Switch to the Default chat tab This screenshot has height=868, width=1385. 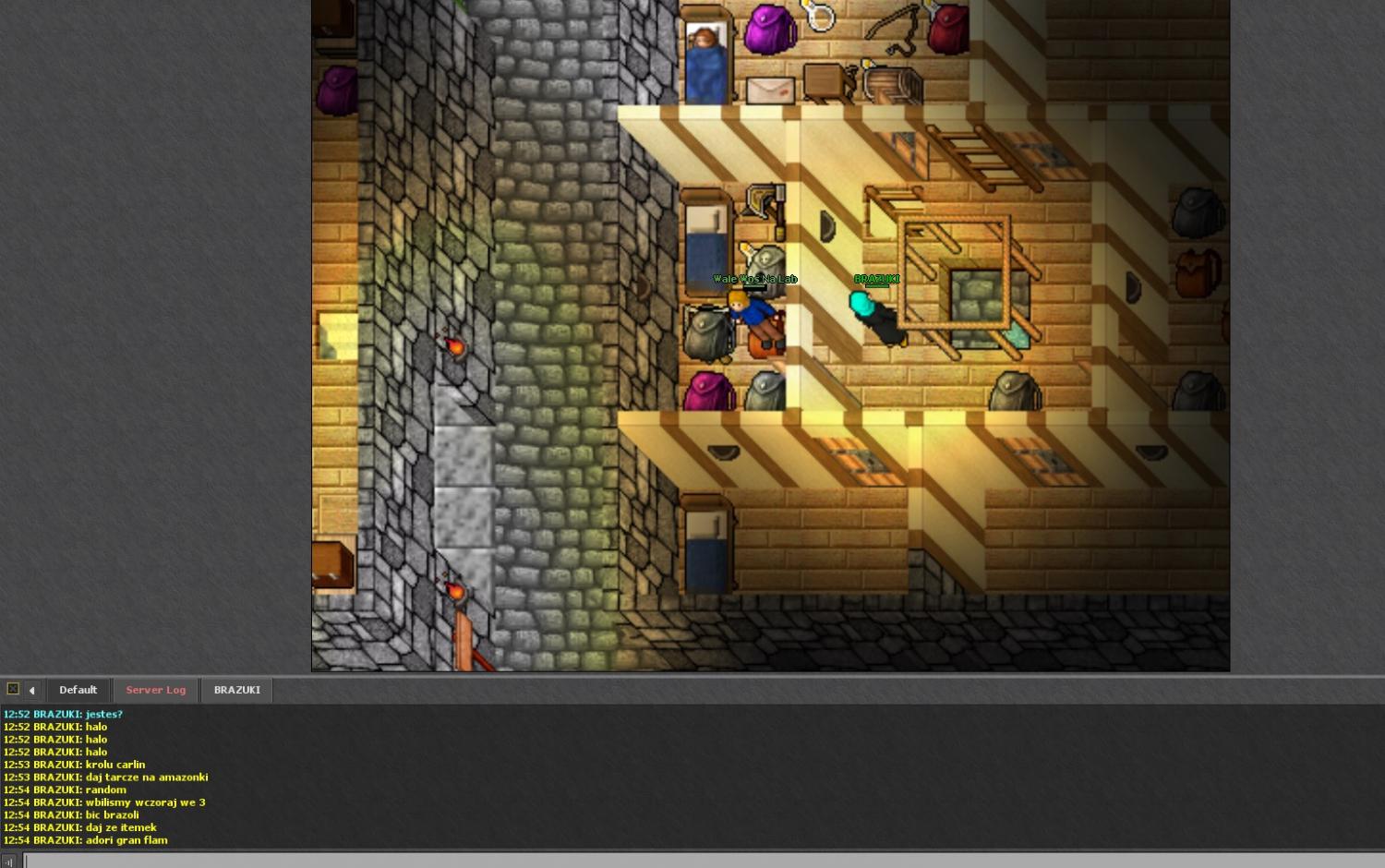coord(78,690)
